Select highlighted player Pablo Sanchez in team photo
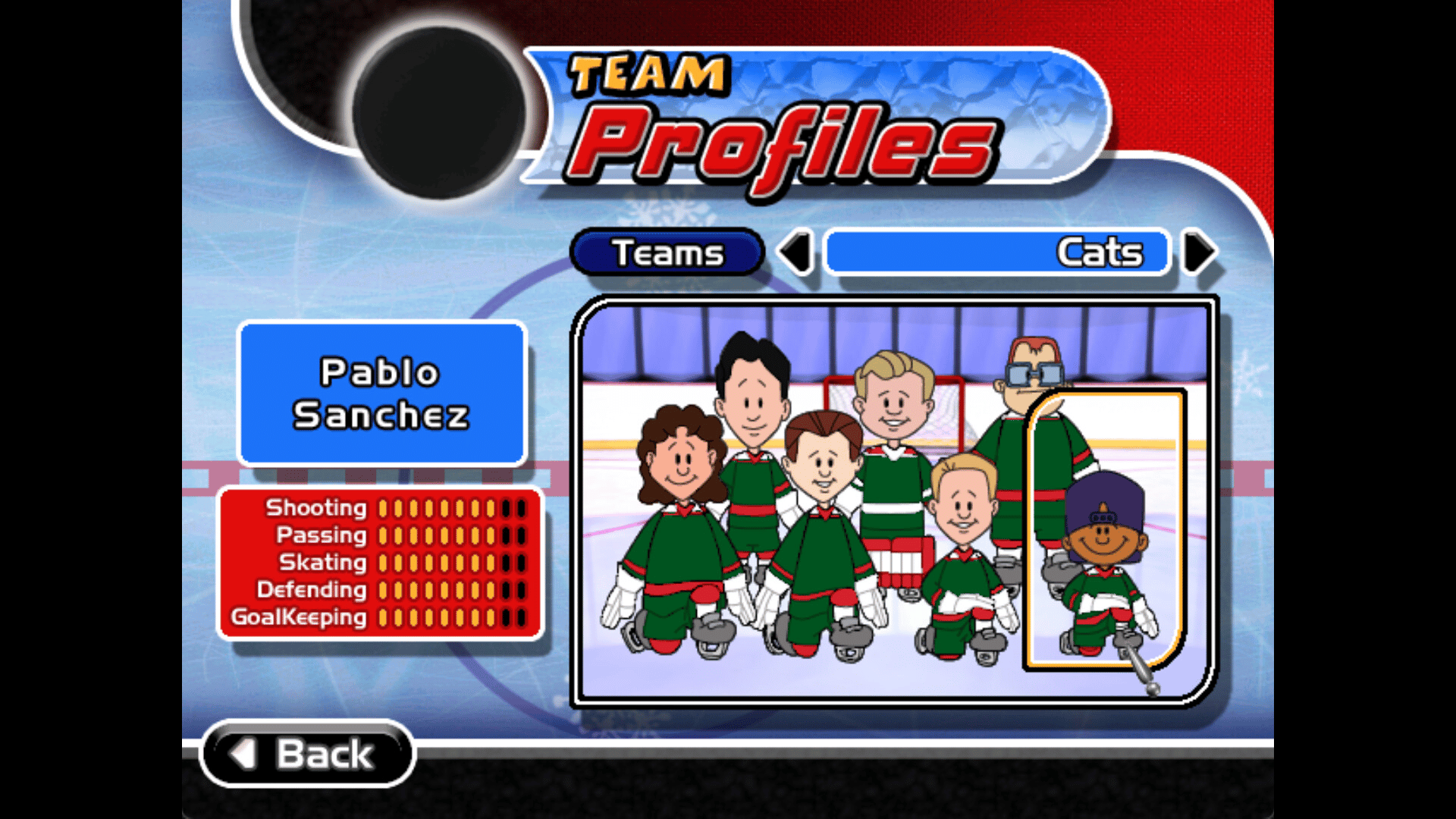This screenshot has width=1456, height=819. click(x=1104, y=546)
